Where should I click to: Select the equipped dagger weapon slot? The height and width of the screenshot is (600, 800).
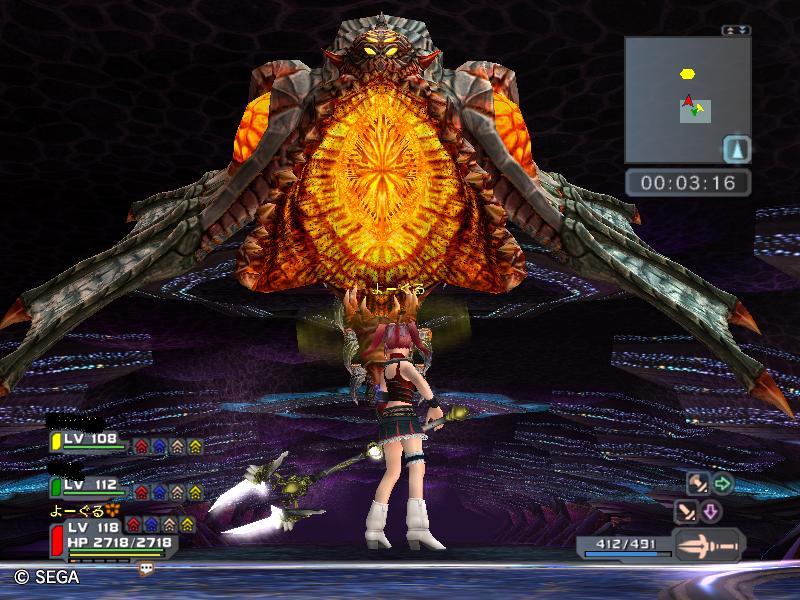click(708, 546)
